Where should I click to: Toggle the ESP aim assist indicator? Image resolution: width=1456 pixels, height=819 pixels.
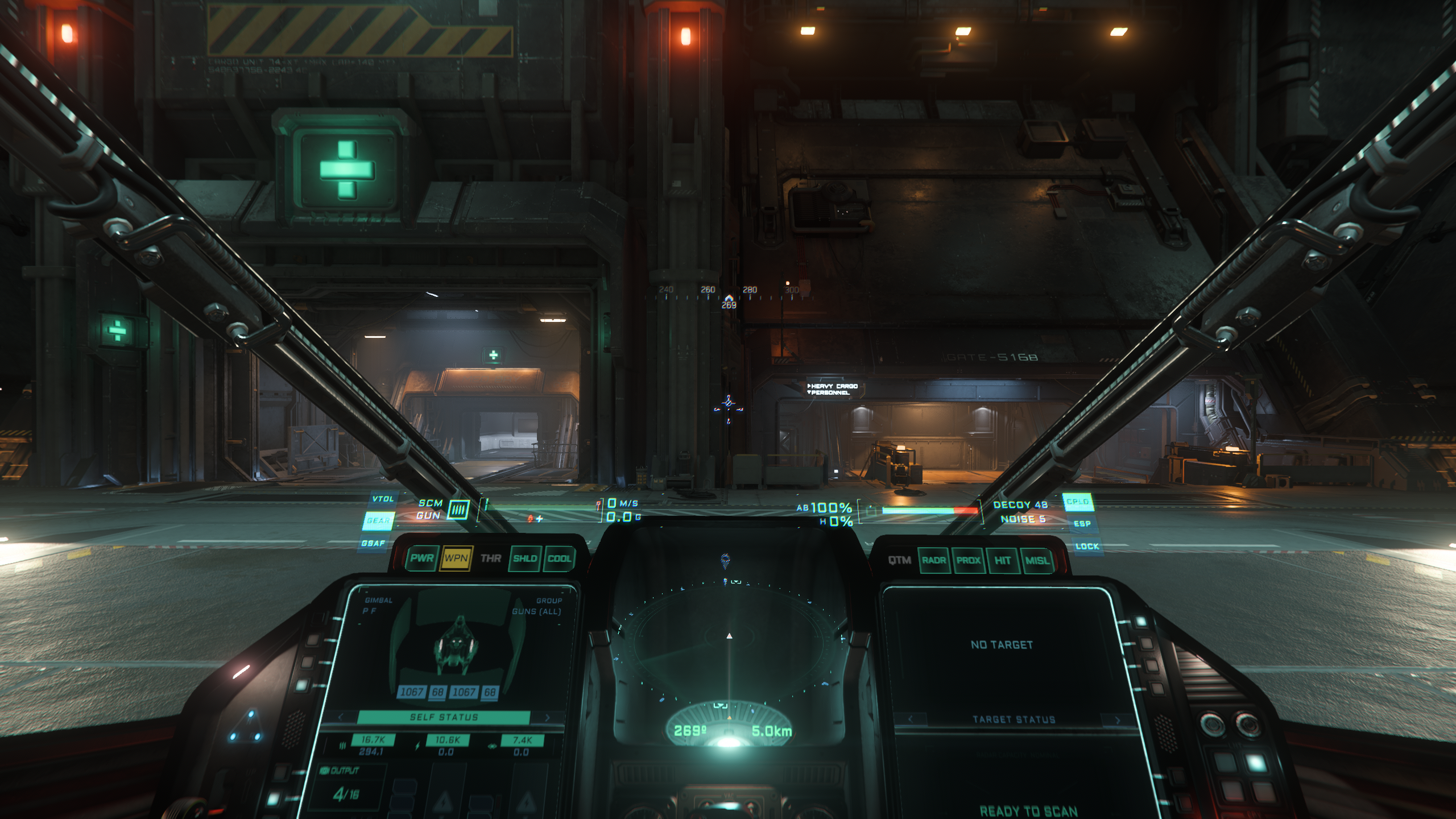[1082, 523]
